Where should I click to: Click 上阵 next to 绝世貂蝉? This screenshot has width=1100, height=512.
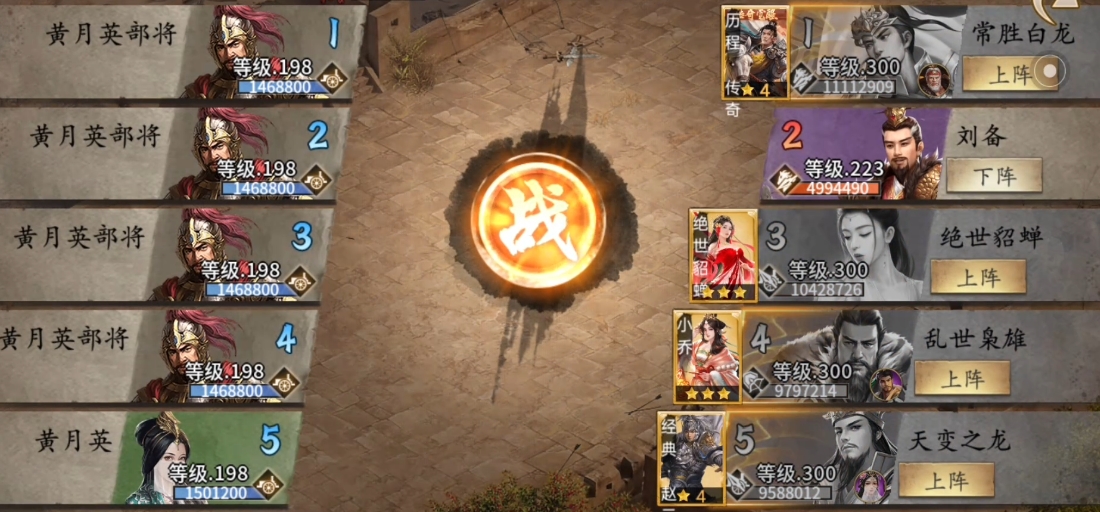[x=978, y=277]
